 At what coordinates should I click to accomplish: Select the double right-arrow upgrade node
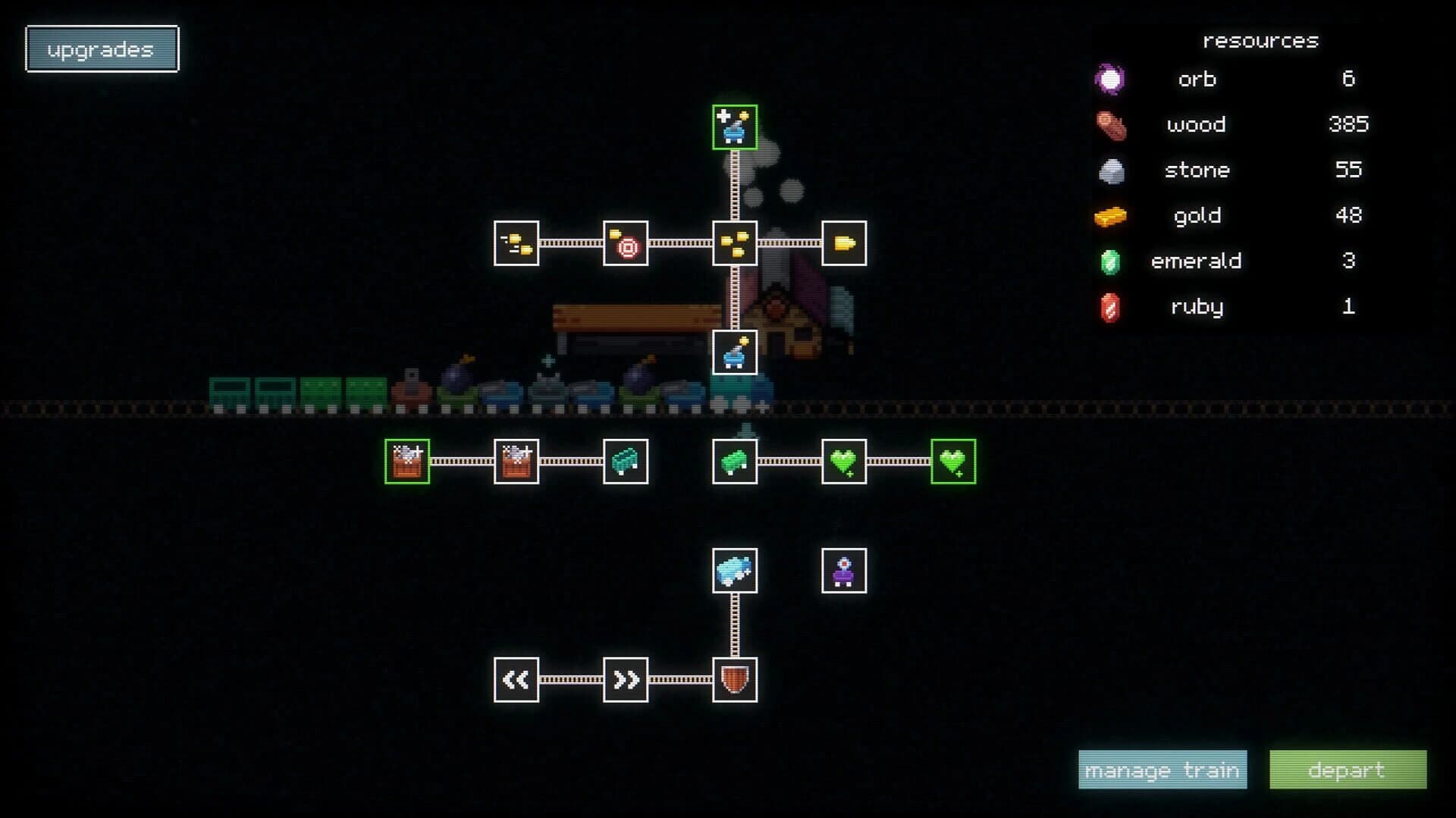[625, 679]
